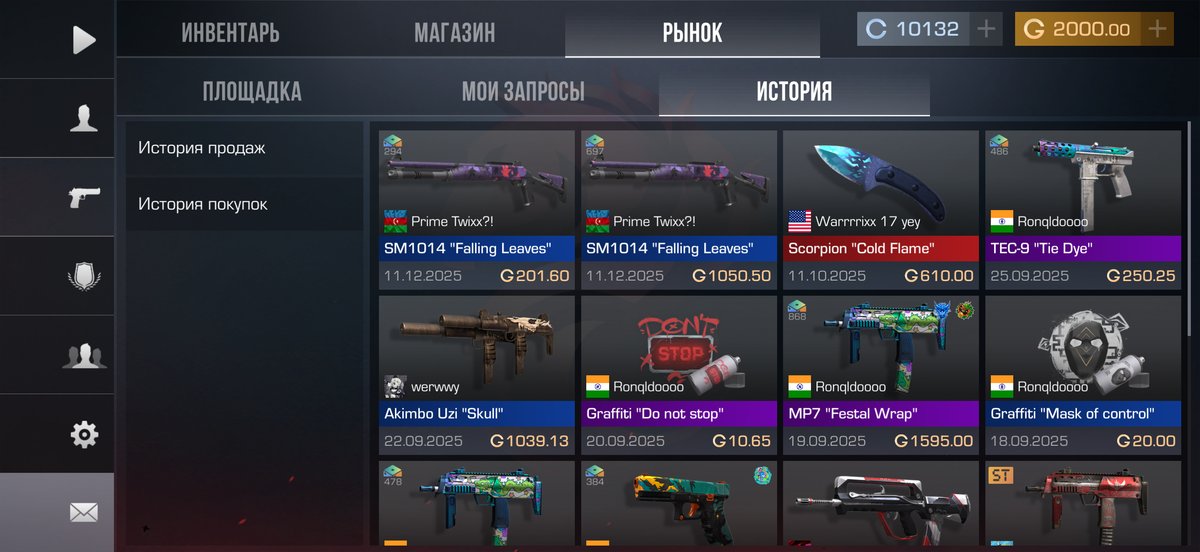1200x552 pixels.
Task: Click the play arrow in the sidebar
Action: [84, 40]
